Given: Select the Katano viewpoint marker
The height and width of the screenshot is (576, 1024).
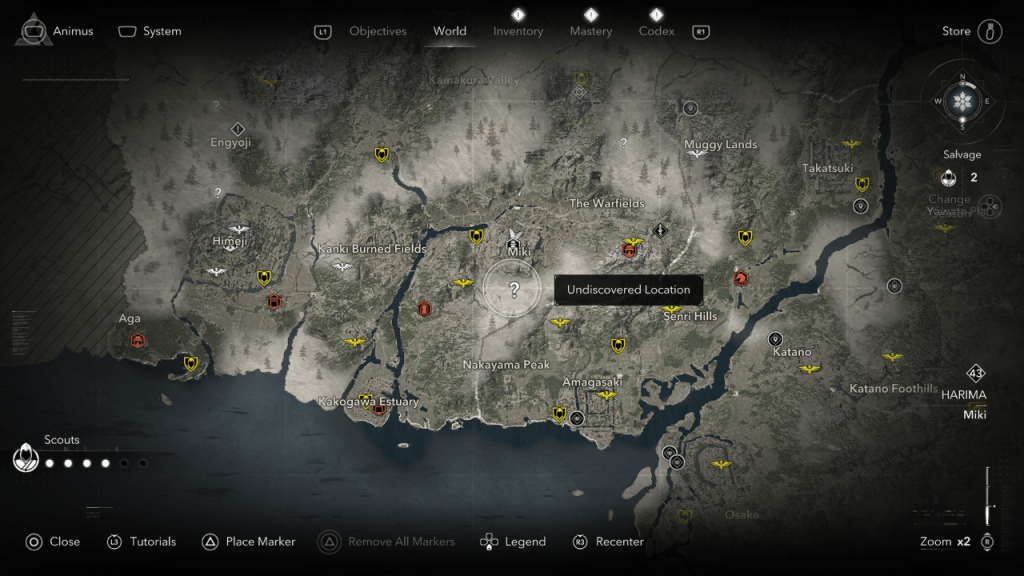Looking at the screenshot, I should tap(775, 339).
